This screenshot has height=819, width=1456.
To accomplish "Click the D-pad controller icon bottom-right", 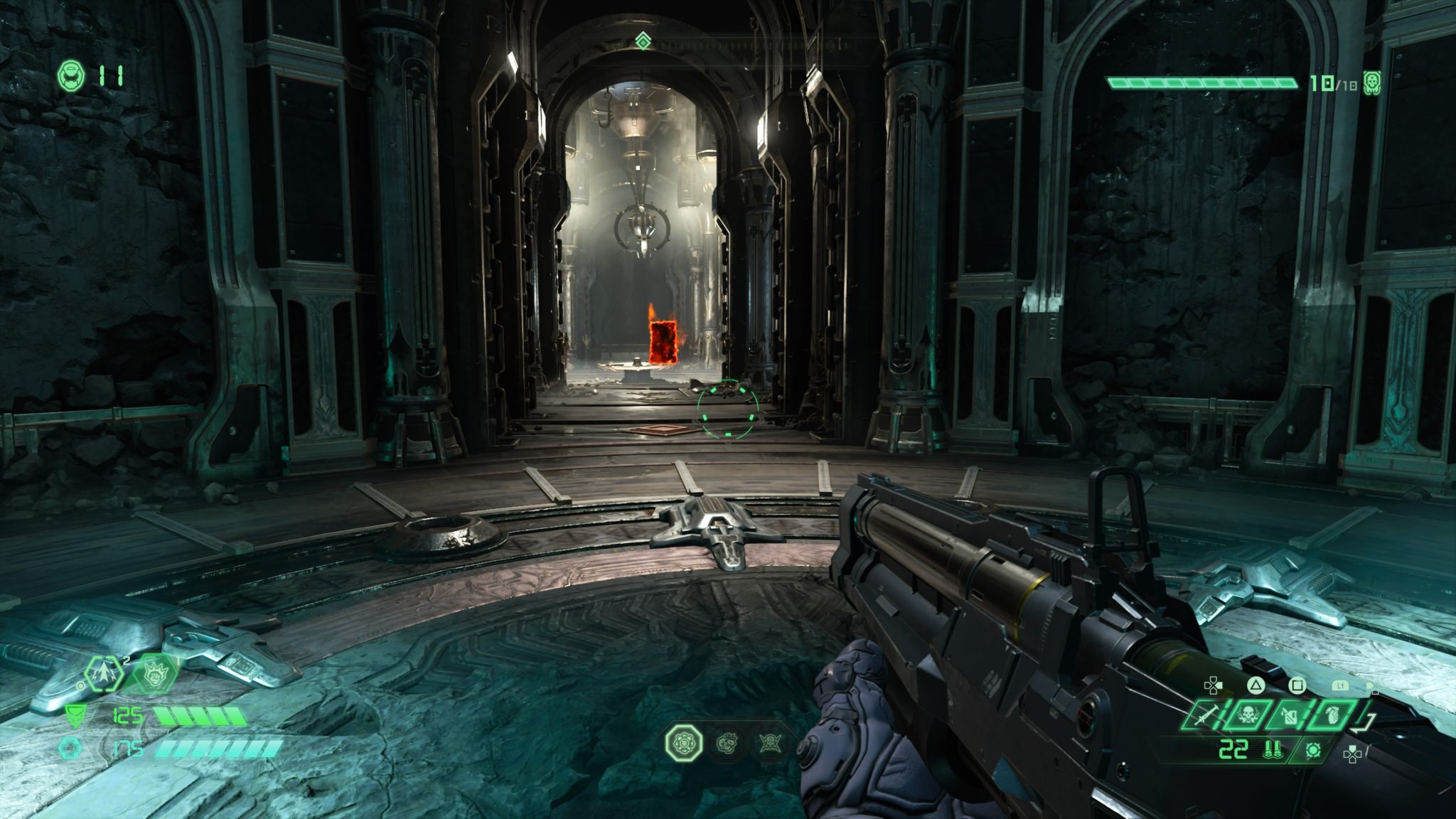I will click(1353, 756).
